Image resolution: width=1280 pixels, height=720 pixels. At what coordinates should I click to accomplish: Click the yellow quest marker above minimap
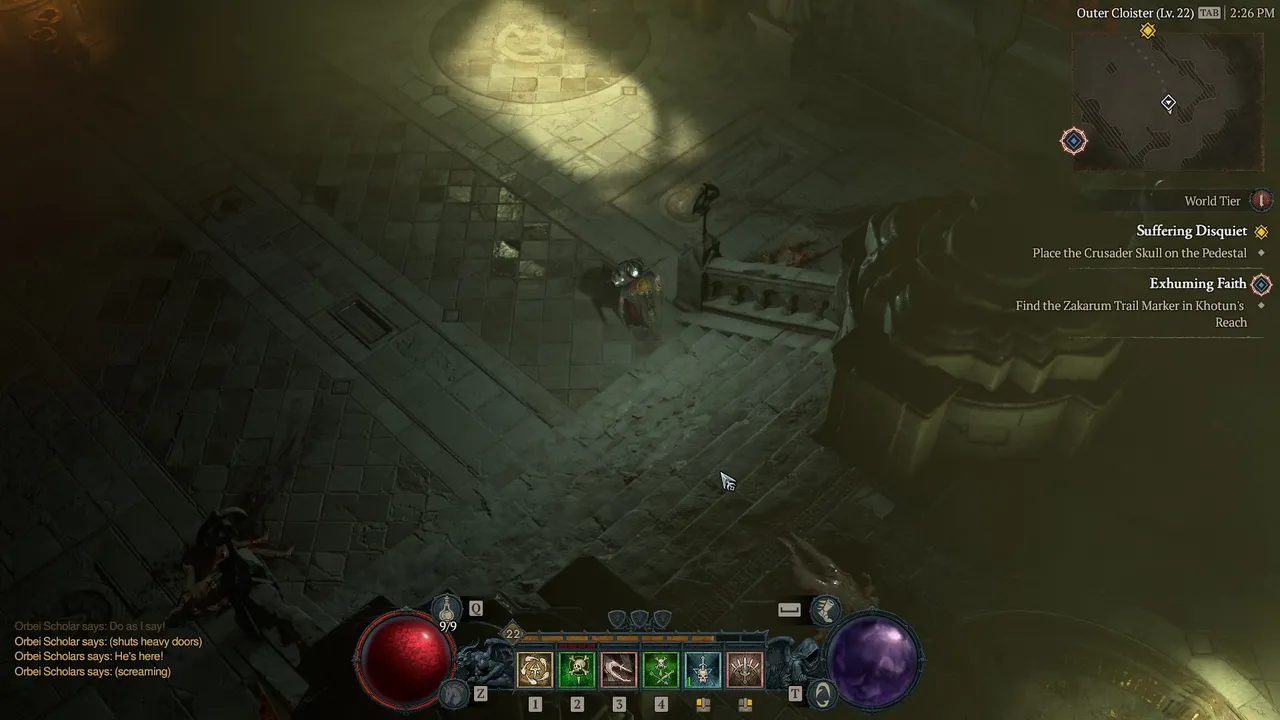point(1148,31)
